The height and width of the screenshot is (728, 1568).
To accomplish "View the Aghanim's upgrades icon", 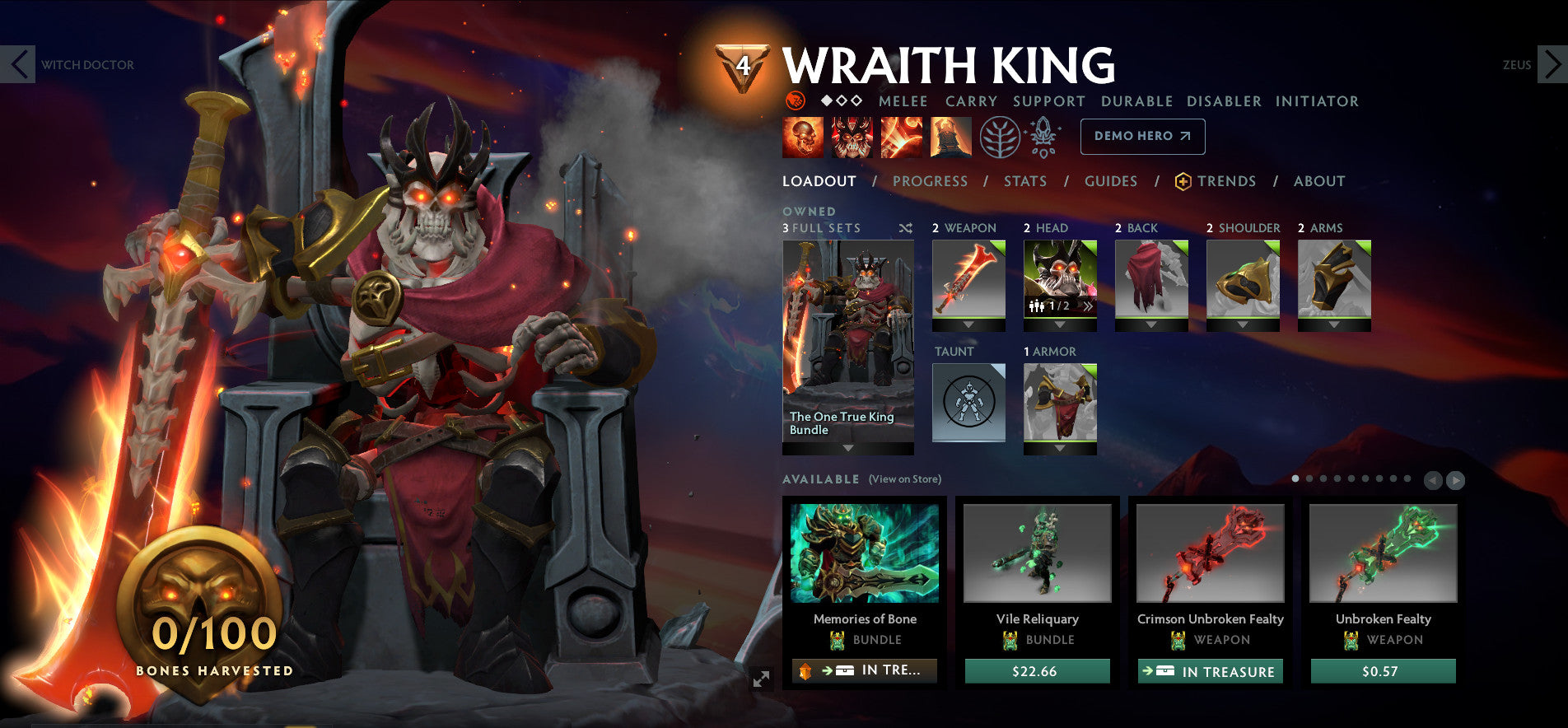I will (1043, 138).
